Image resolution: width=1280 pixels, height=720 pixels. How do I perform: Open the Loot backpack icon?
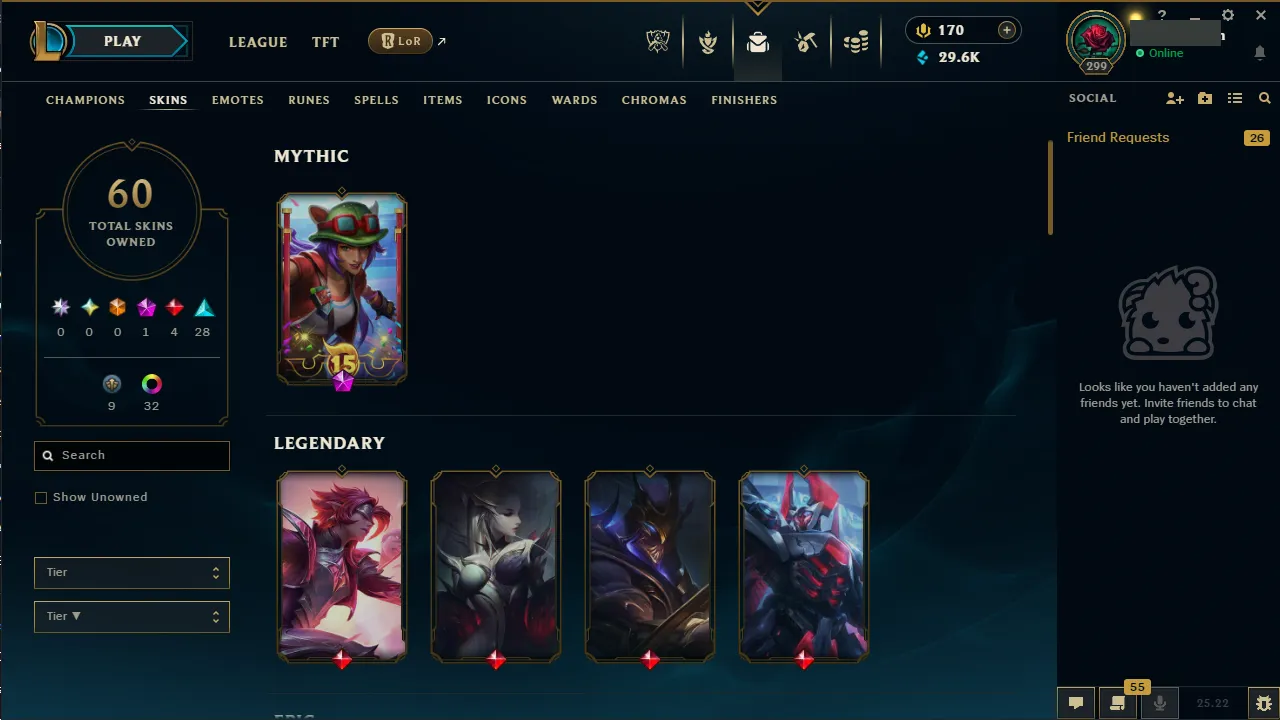point(757,42)
